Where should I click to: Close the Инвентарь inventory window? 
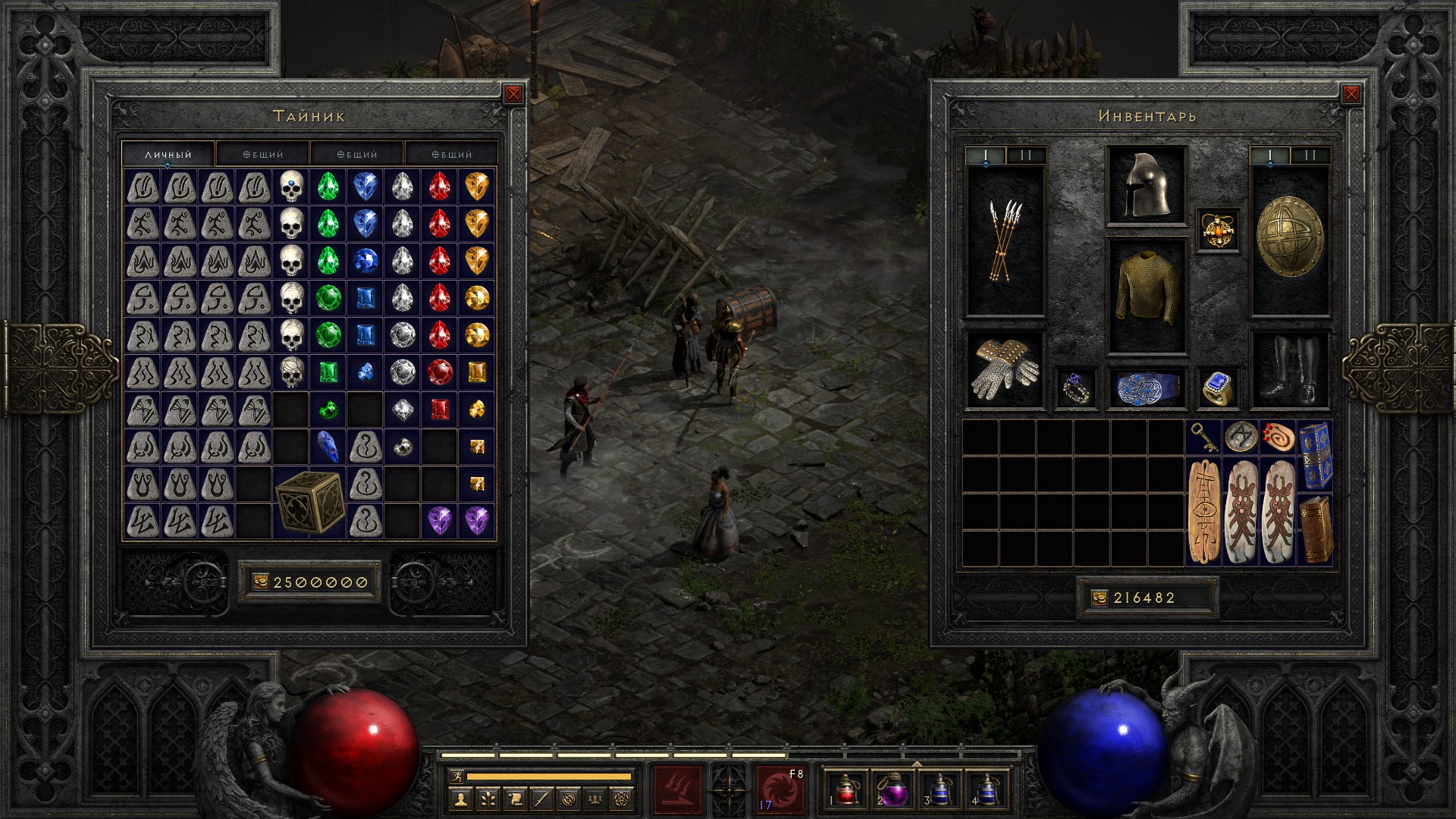(x=1351, y=94)
